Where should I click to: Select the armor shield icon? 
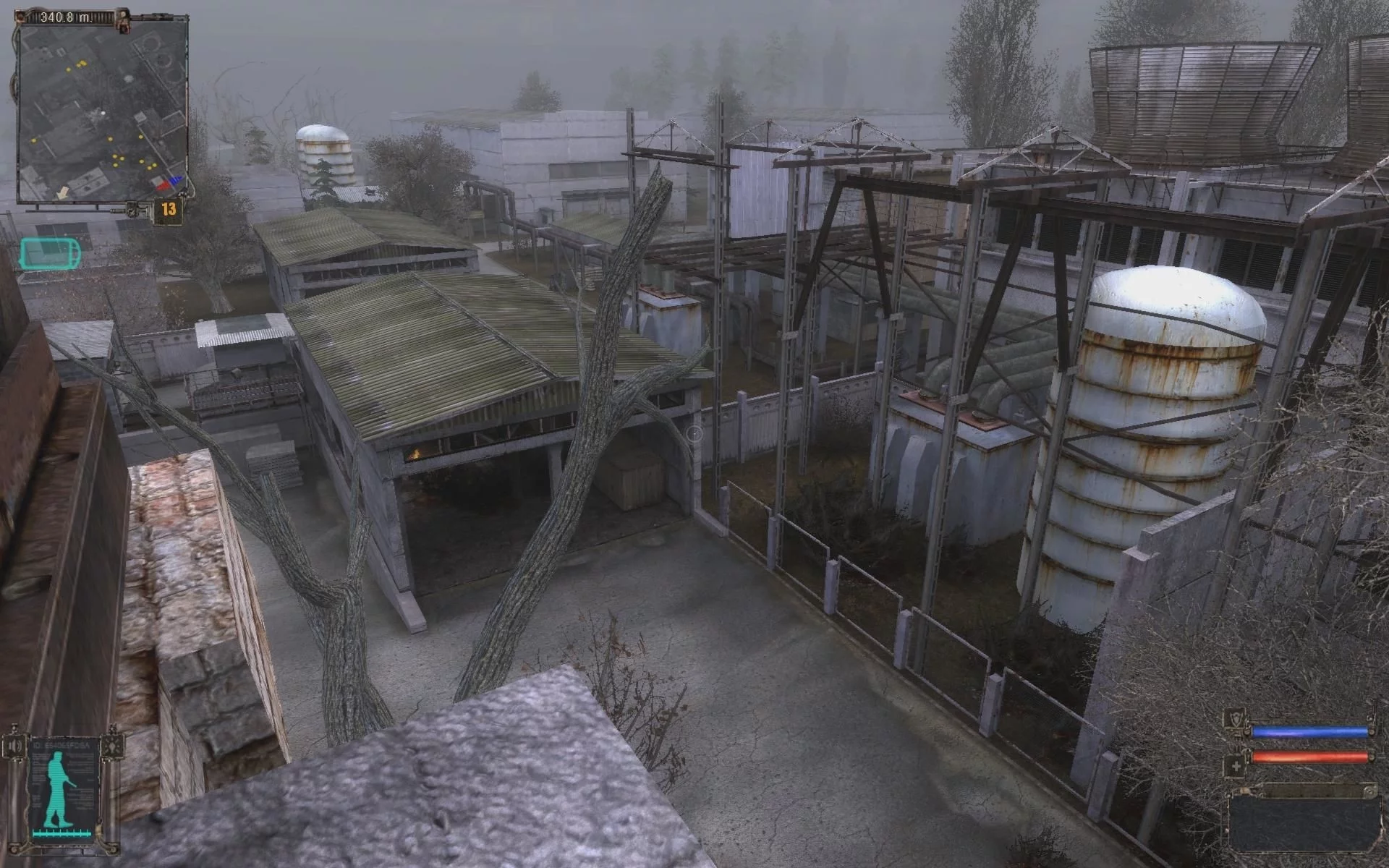[x=1235, y=720]
